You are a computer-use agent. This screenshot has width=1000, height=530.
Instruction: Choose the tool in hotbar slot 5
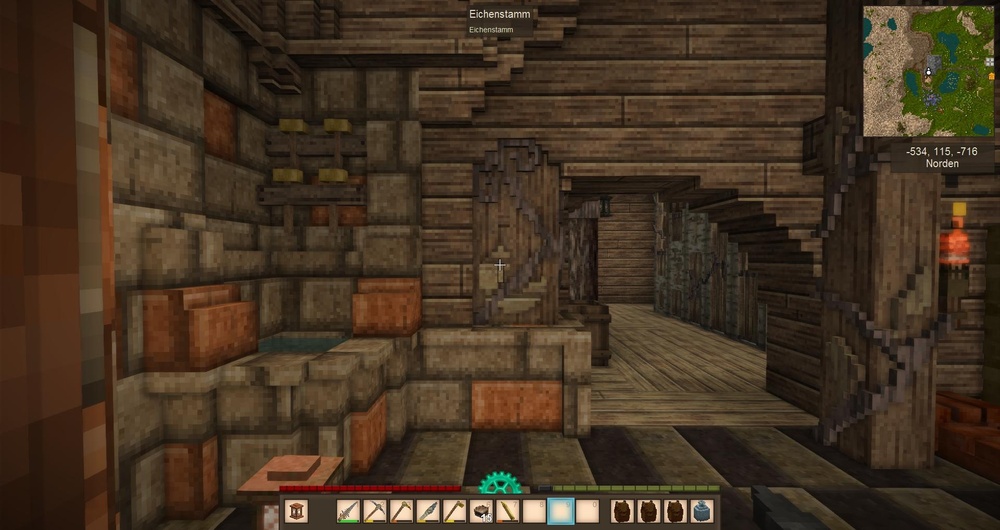tap(454, 512)
